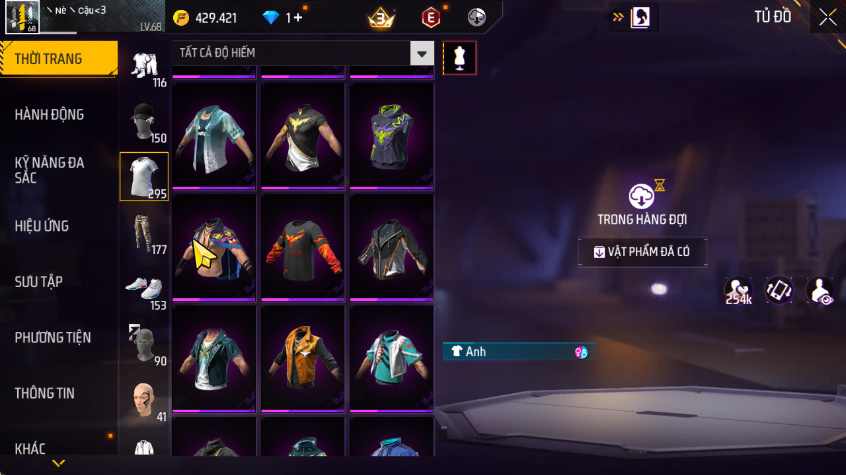Toggle the mannequin preview button
The width and height of the screenshot is (846, 475).
(x=460, y=57)
